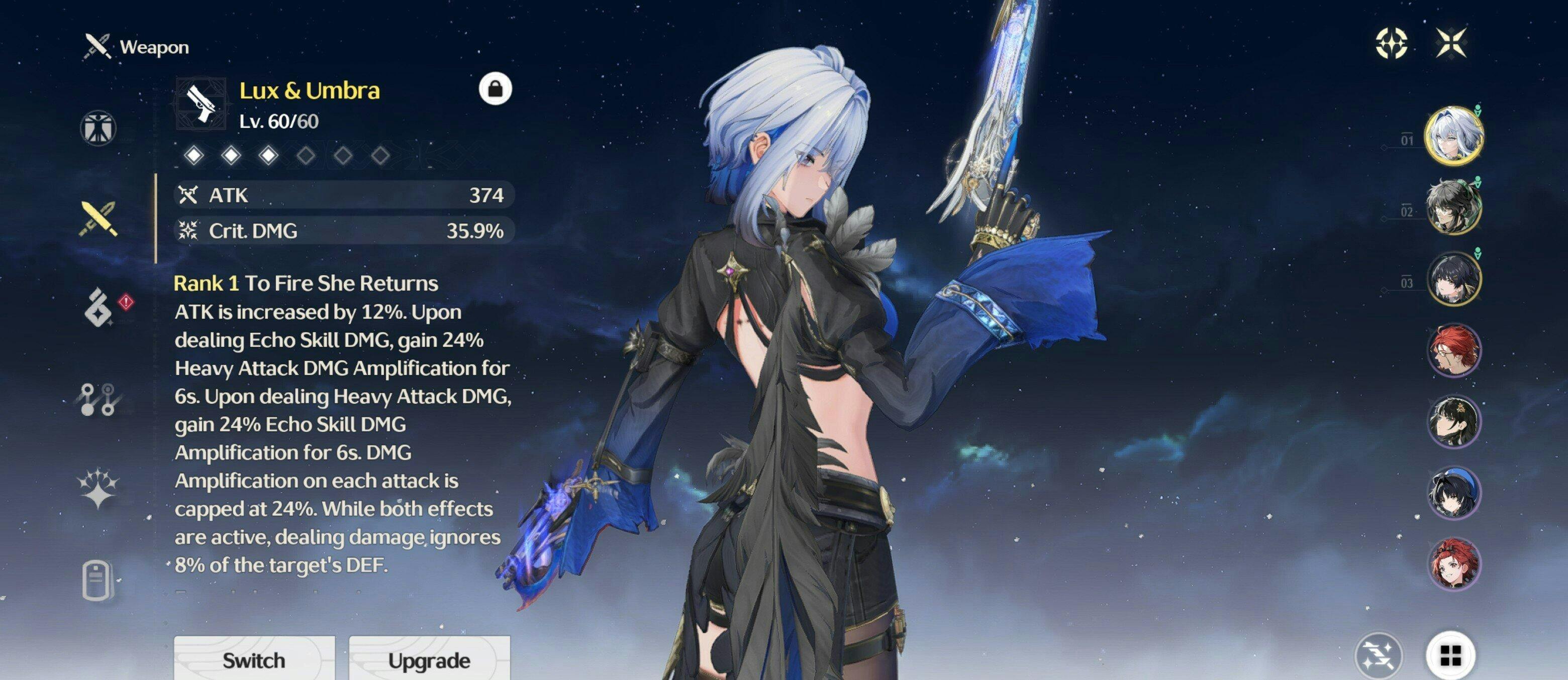Select the dark-haired character in slot 02

1453,207
